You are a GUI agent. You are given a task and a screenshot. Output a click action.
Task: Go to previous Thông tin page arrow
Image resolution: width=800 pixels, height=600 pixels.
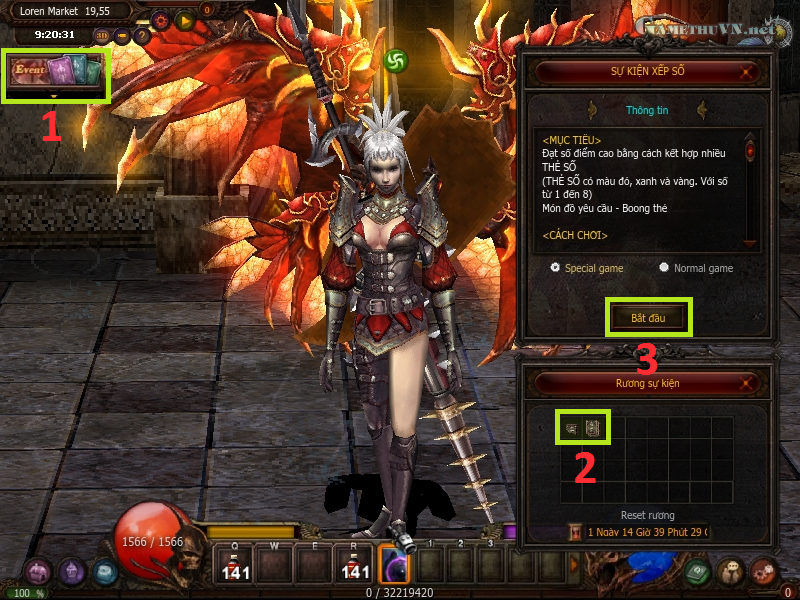(x=593, y=109)
